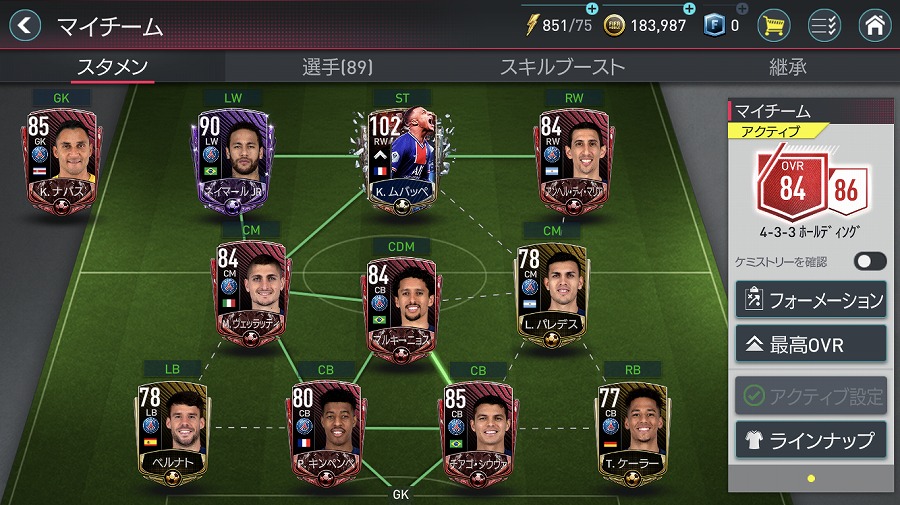Return to the home screen

tap(874, 25)
